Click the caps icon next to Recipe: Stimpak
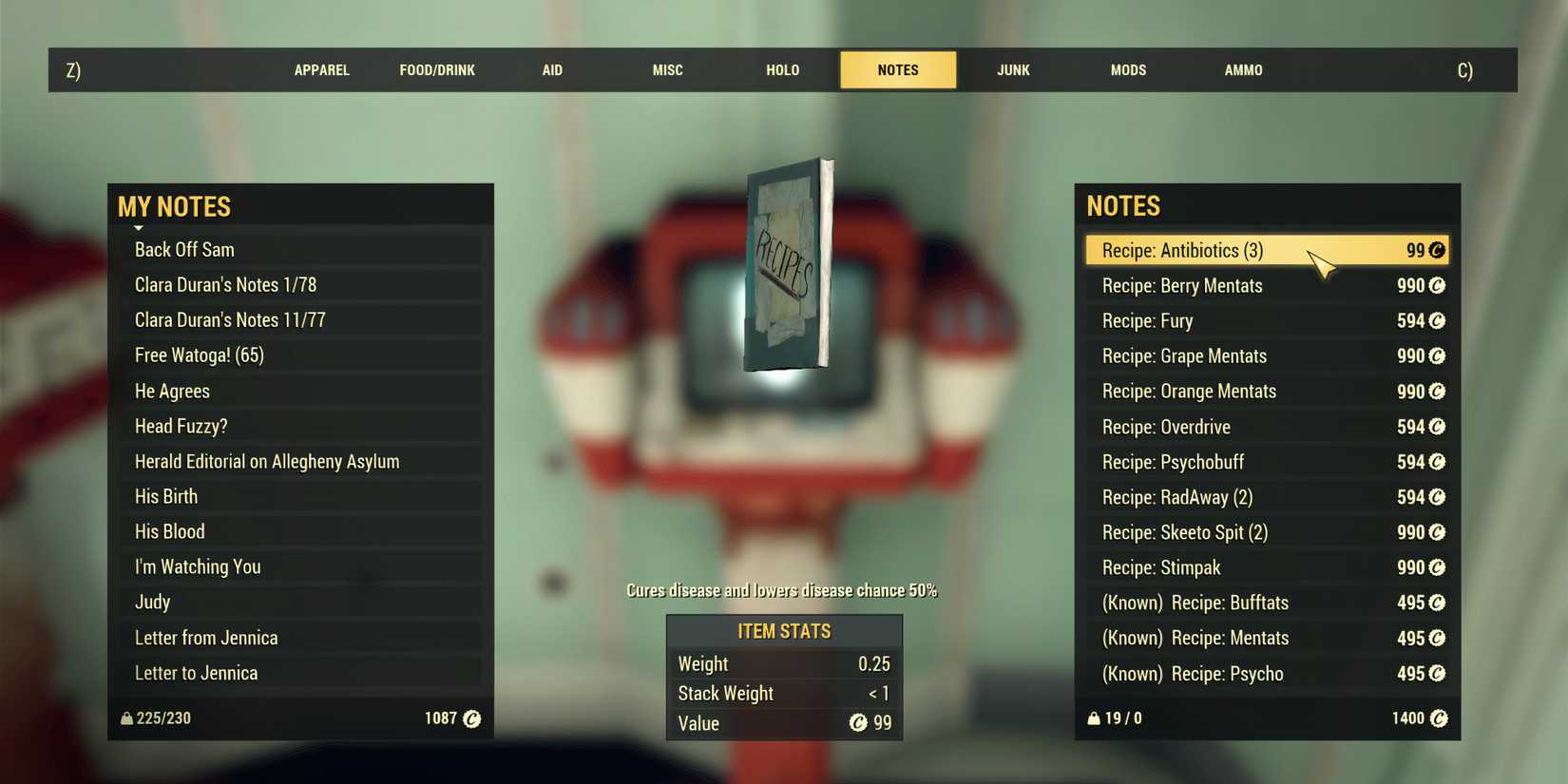 tap(1437, 567)
